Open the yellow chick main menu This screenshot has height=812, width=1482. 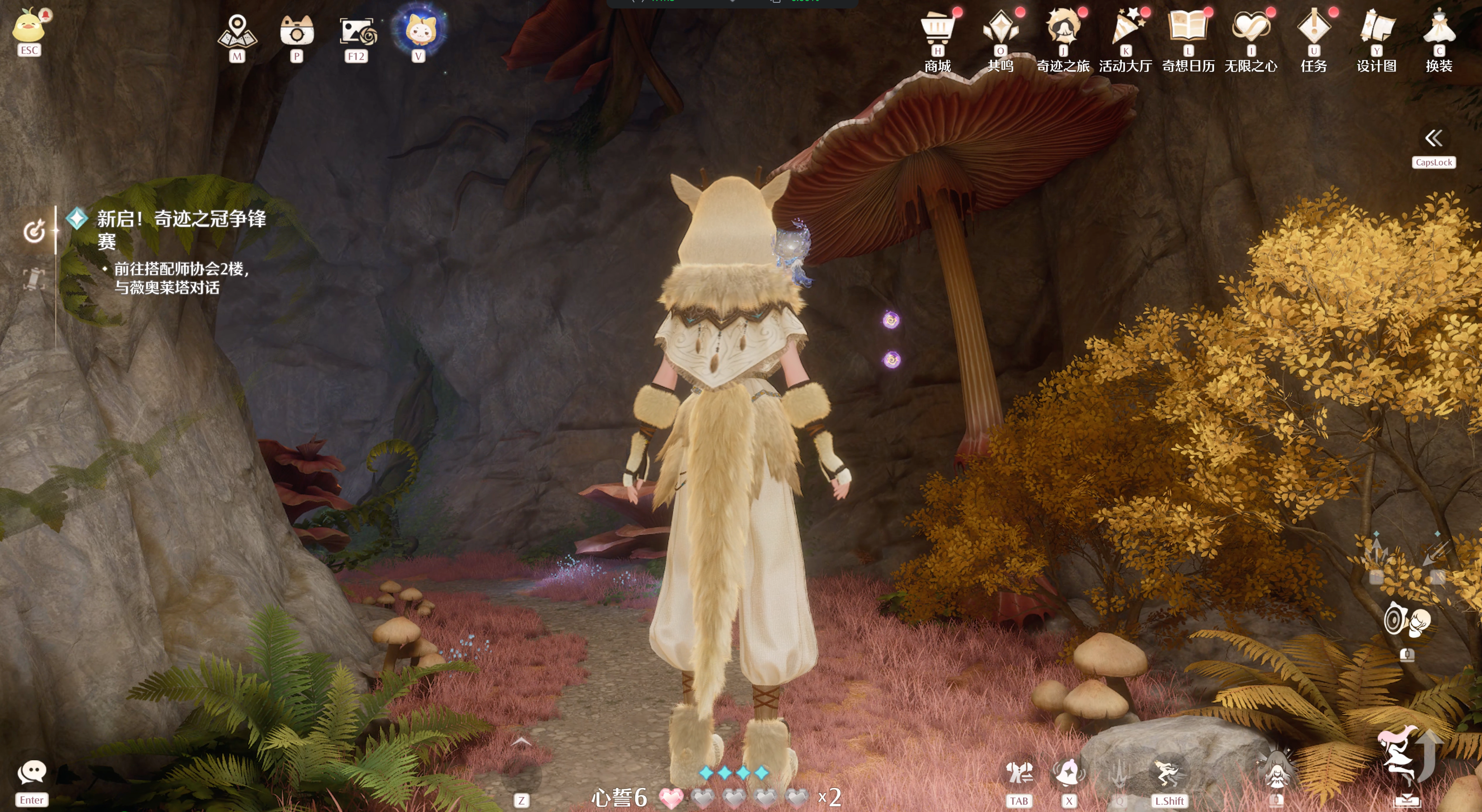click(29, 28)
